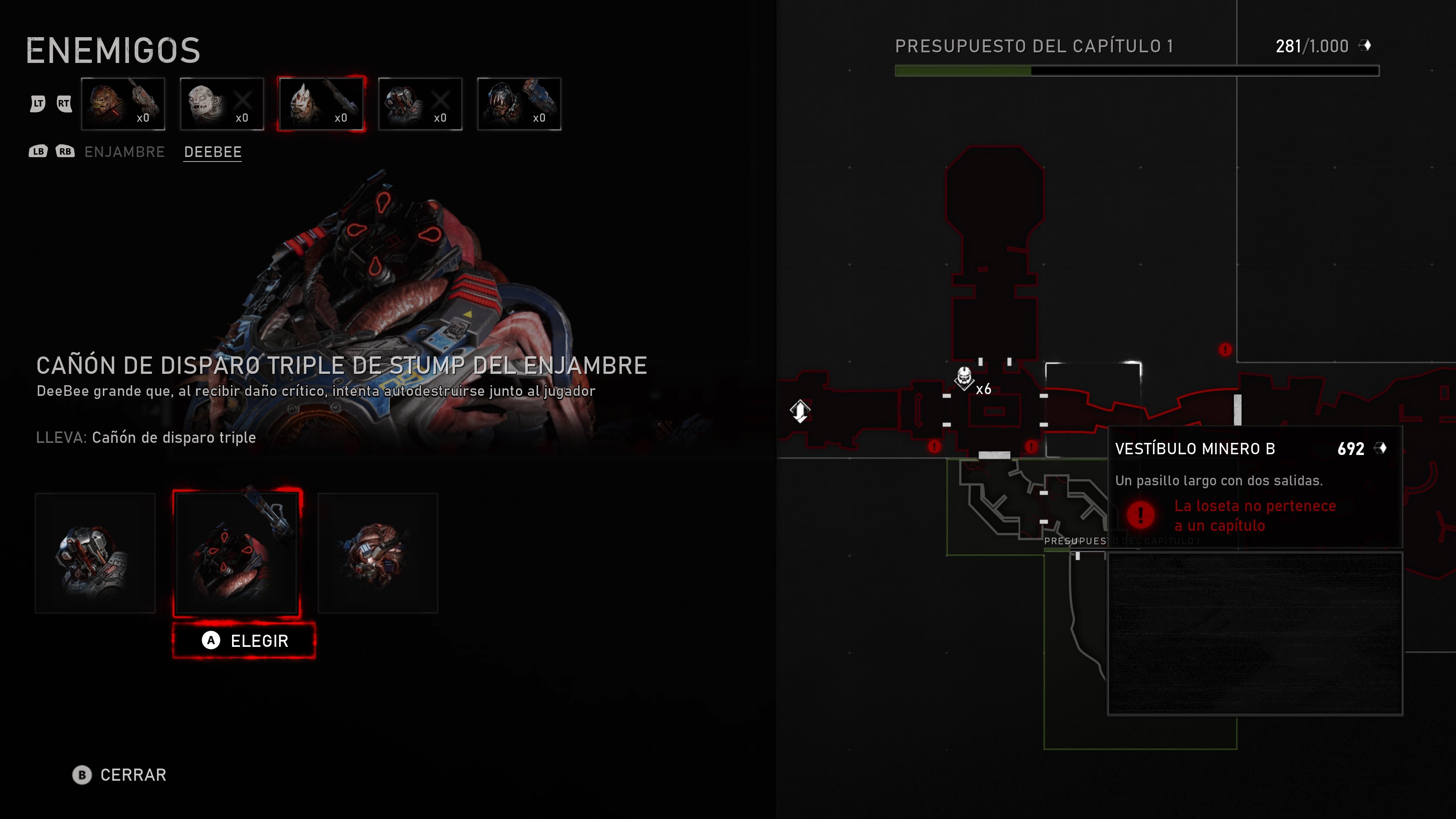Confirm selection with the ELEGIR button
Screen dimensions: 1456x819
[x=244, y=640]
